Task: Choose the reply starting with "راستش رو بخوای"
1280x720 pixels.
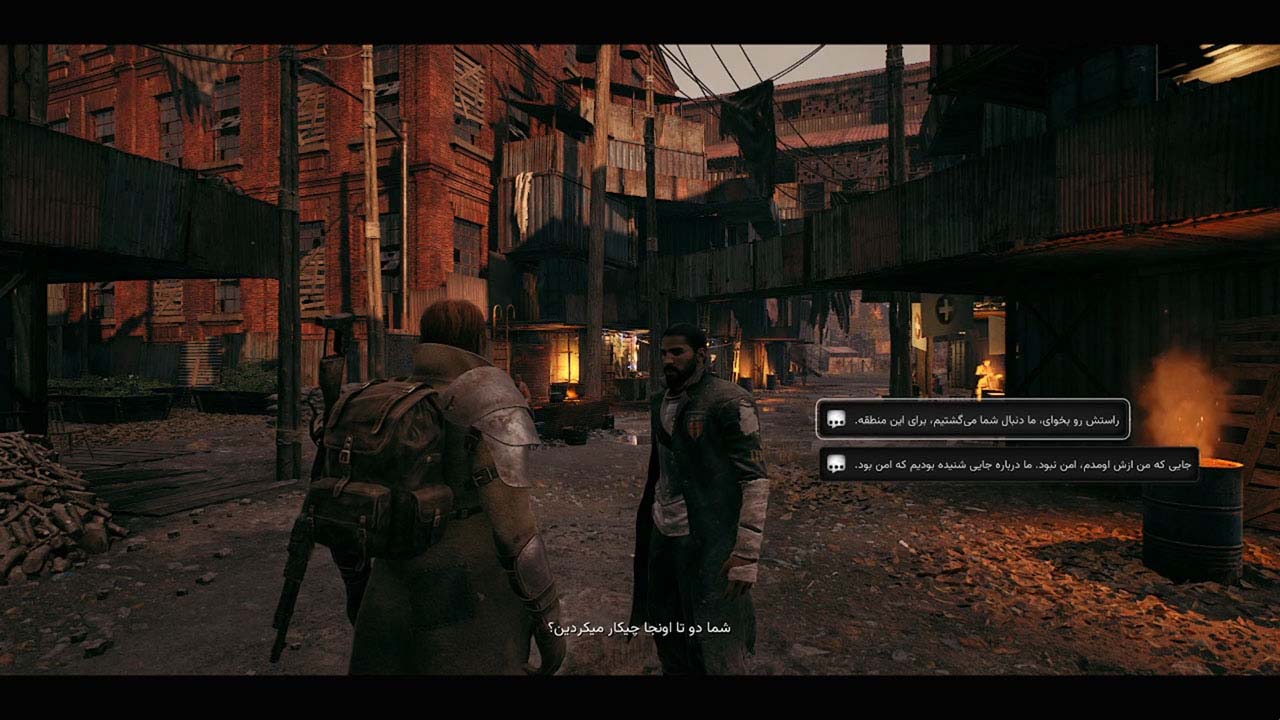Action: click(x=973, y=419)
